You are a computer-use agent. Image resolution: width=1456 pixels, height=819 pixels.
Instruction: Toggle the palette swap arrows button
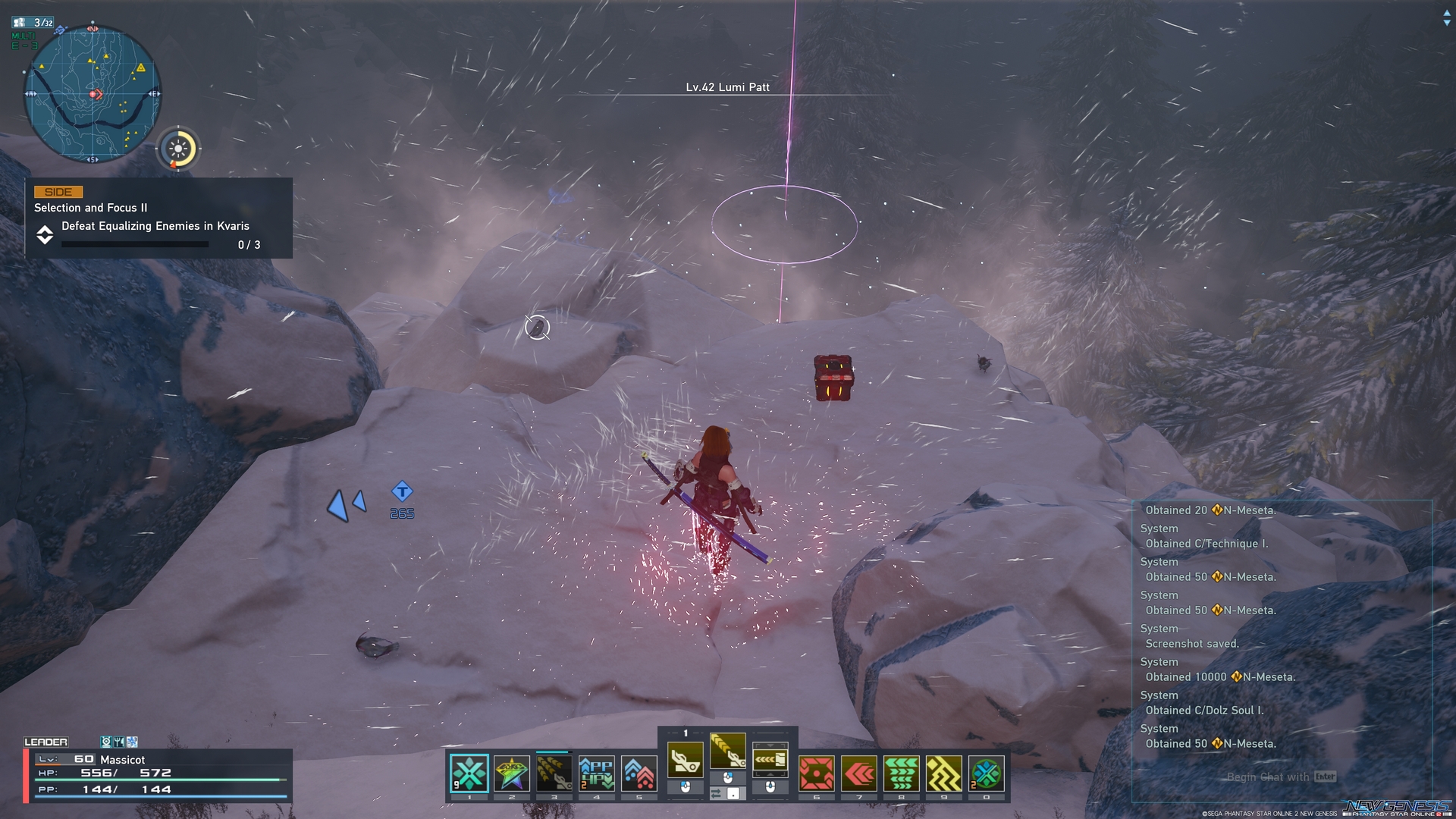717,793
